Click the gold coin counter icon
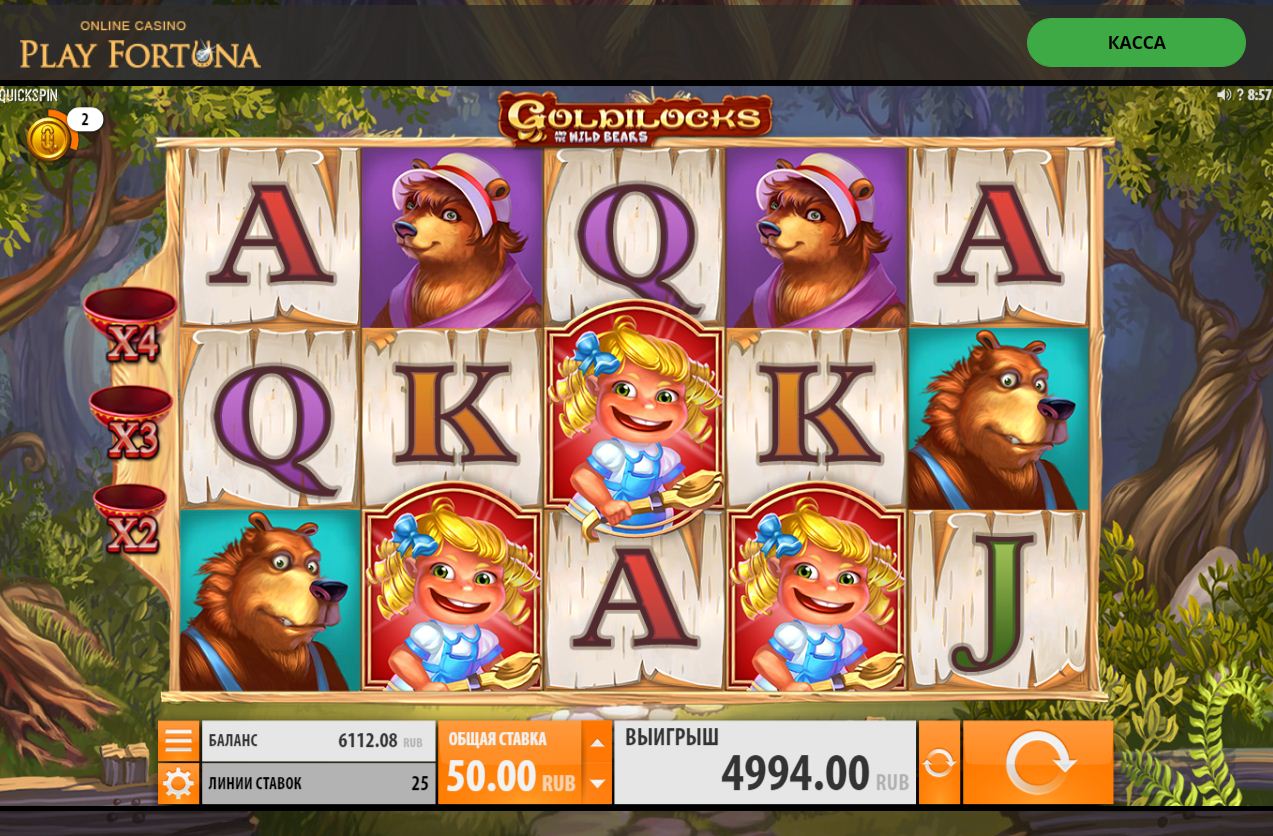This screenshot has height=836, width=1273. 49,138
